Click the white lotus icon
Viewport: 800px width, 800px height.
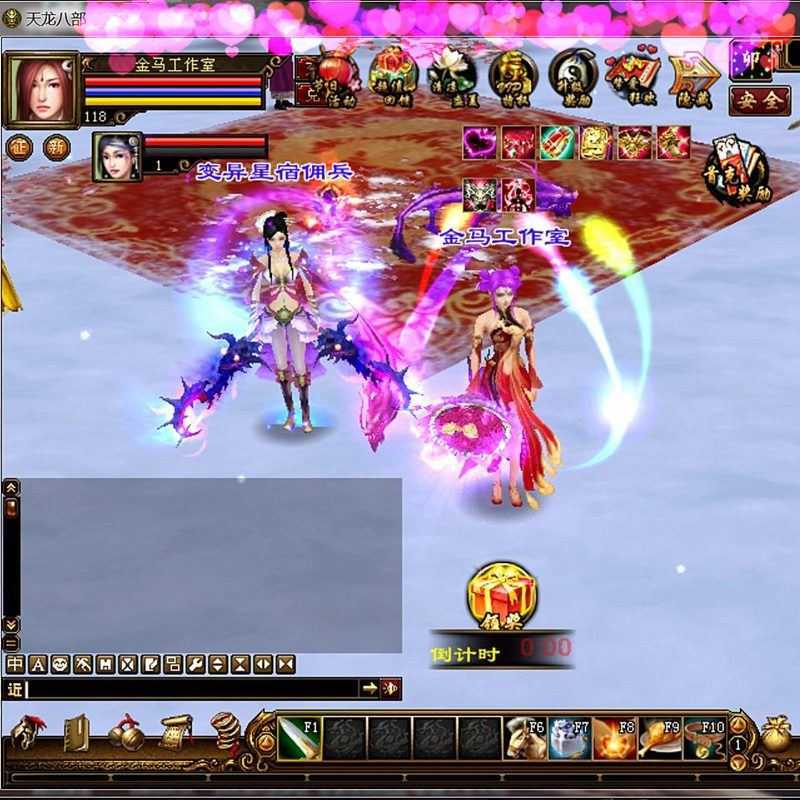451,71
